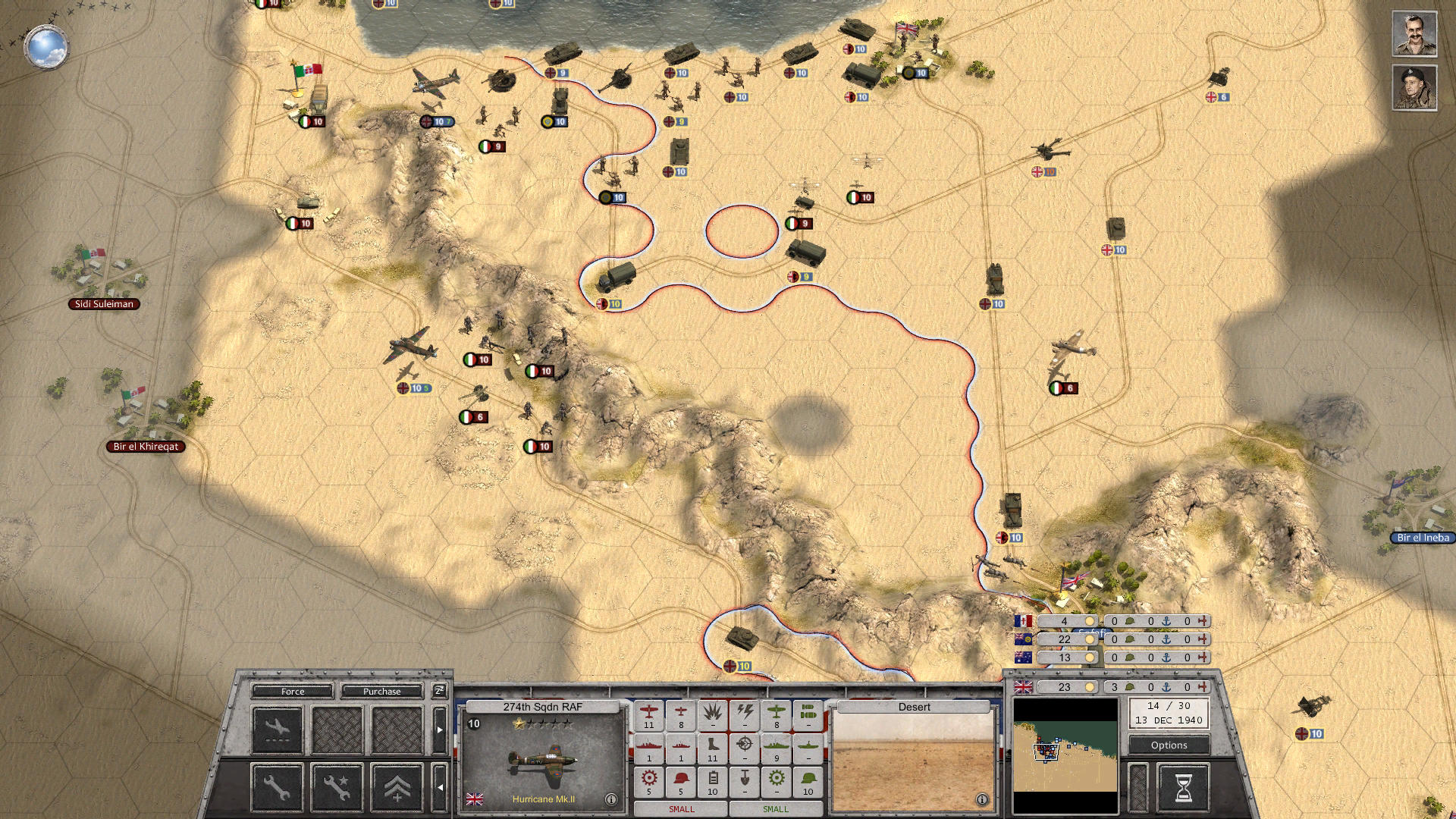Open the Options menu
Screen dimensions: 1456x819
click(1168, 745)
